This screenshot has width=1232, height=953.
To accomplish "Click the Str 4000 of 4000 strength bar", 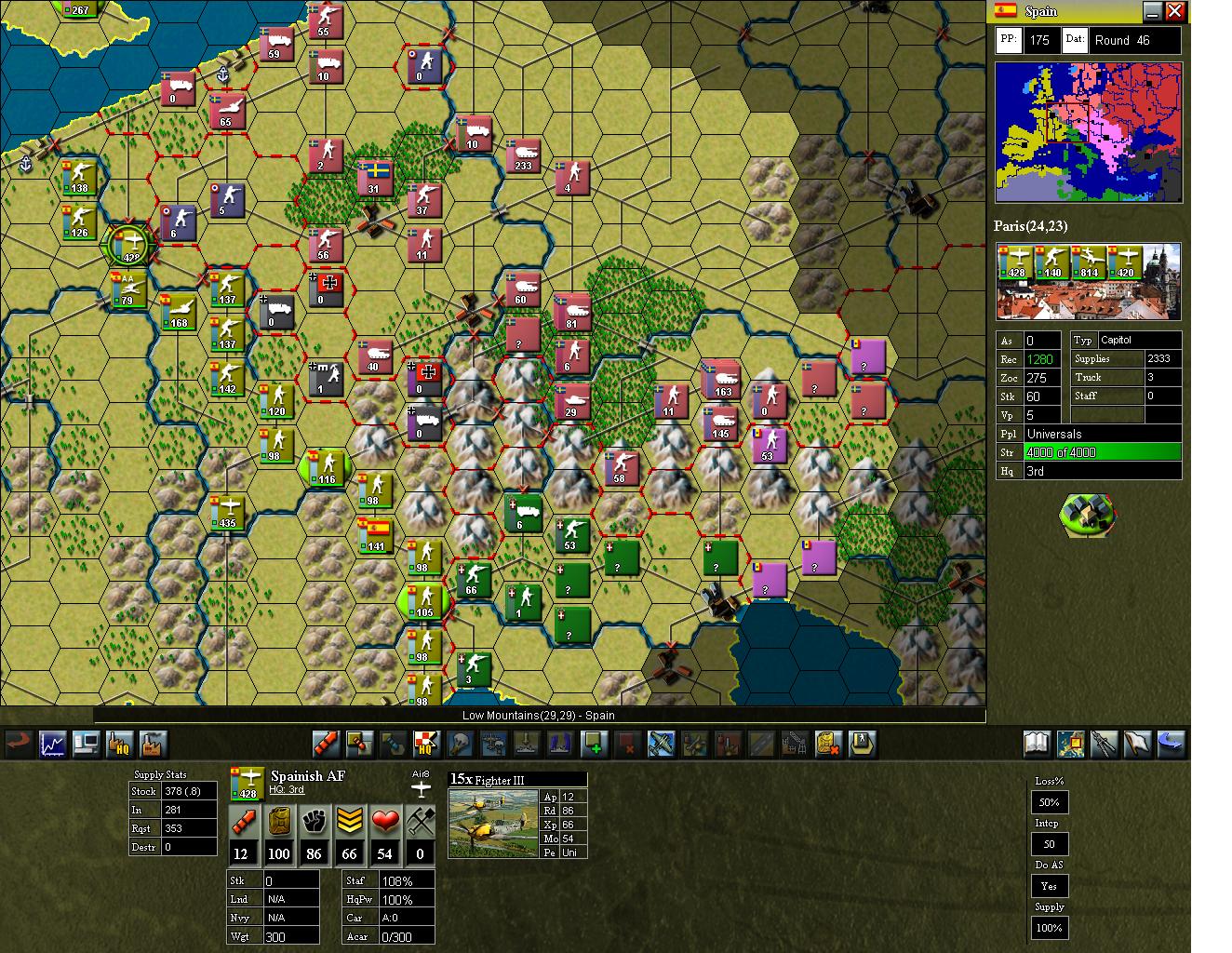I will [1103, 451].
